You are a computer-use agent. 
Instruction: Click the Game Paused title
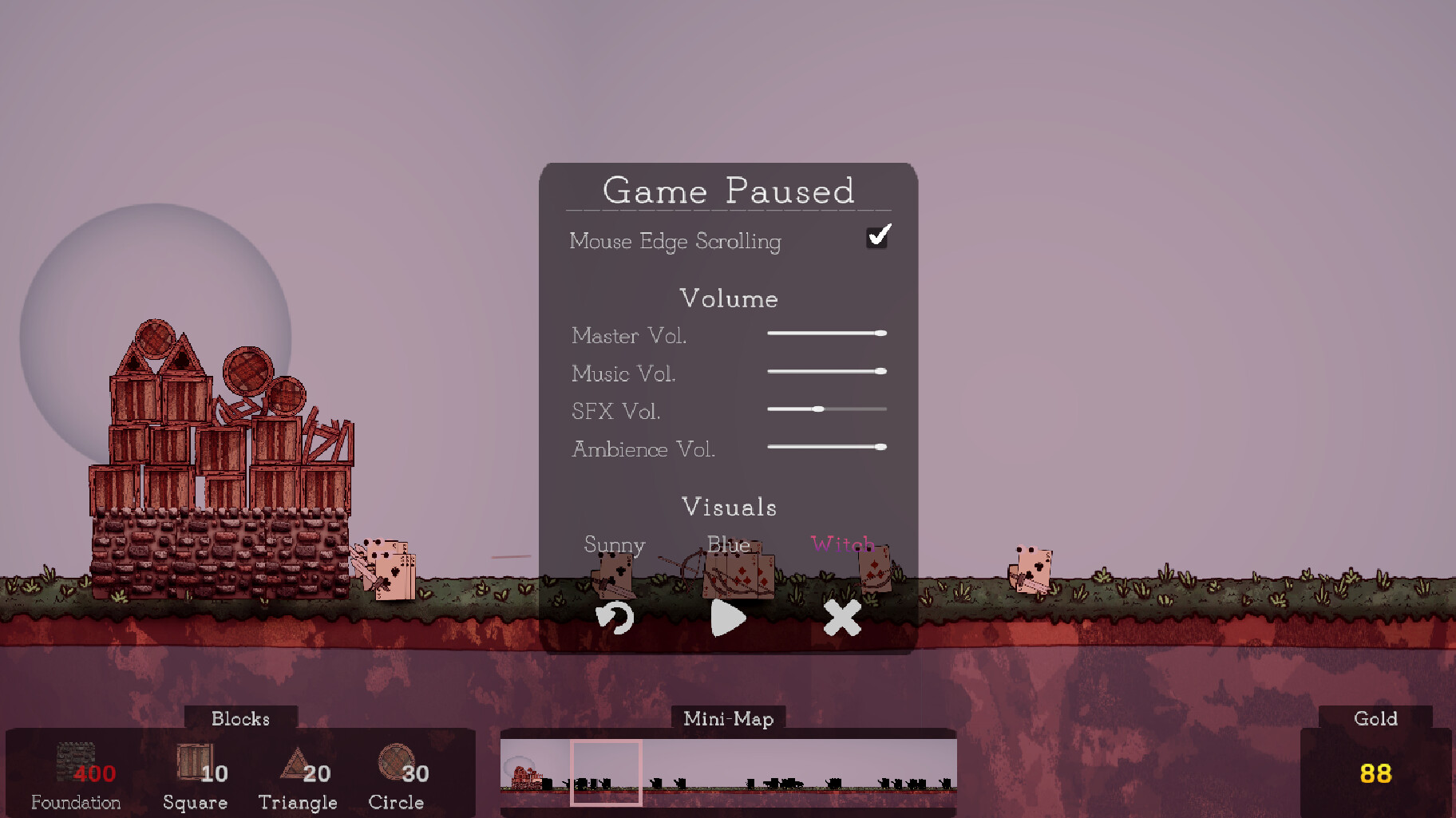click(x=728, y=191)
